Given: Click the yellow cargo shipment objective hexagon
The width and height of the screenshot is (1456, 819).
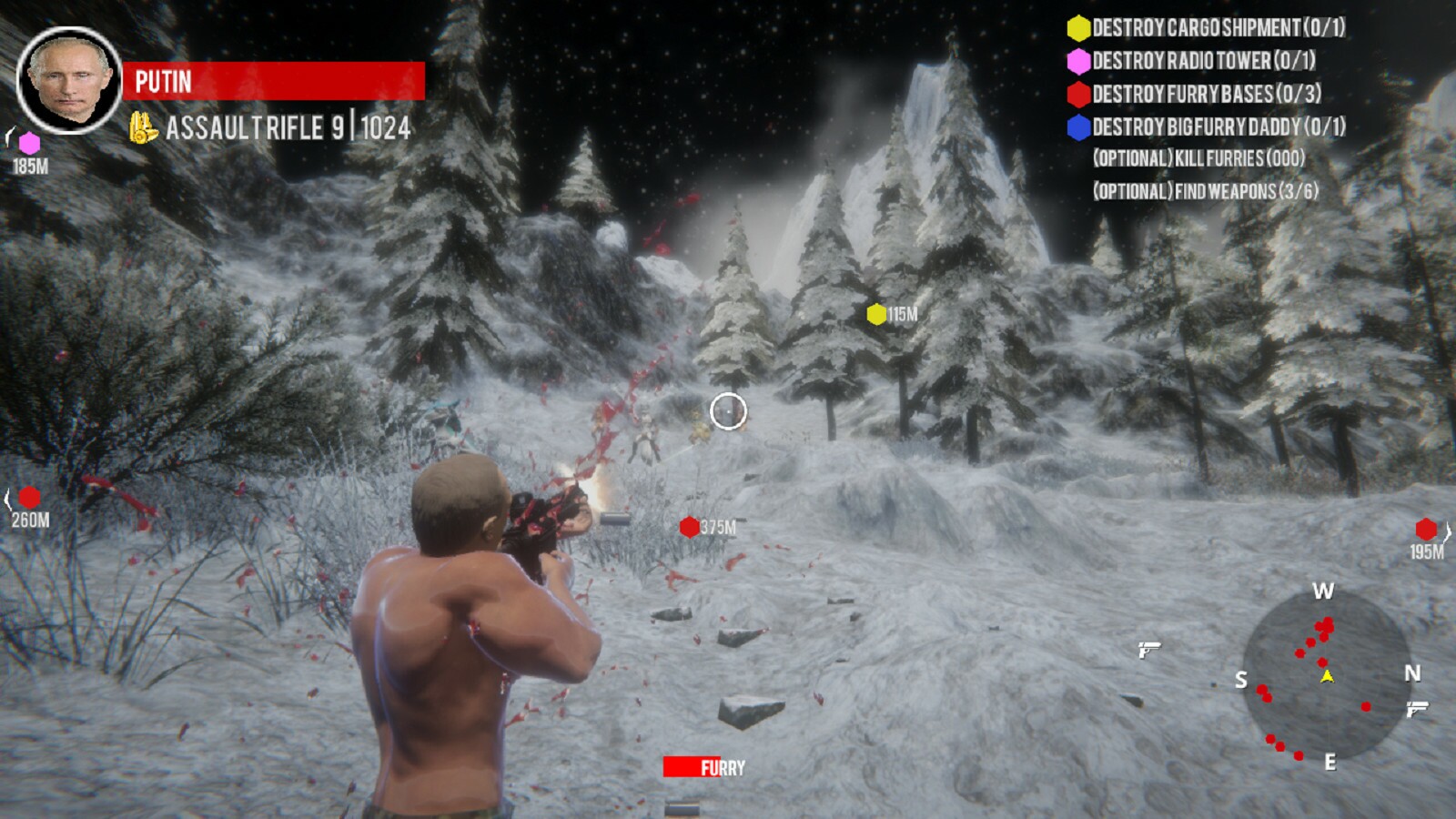Looking at the screenshot, I should coord(1078,27).
